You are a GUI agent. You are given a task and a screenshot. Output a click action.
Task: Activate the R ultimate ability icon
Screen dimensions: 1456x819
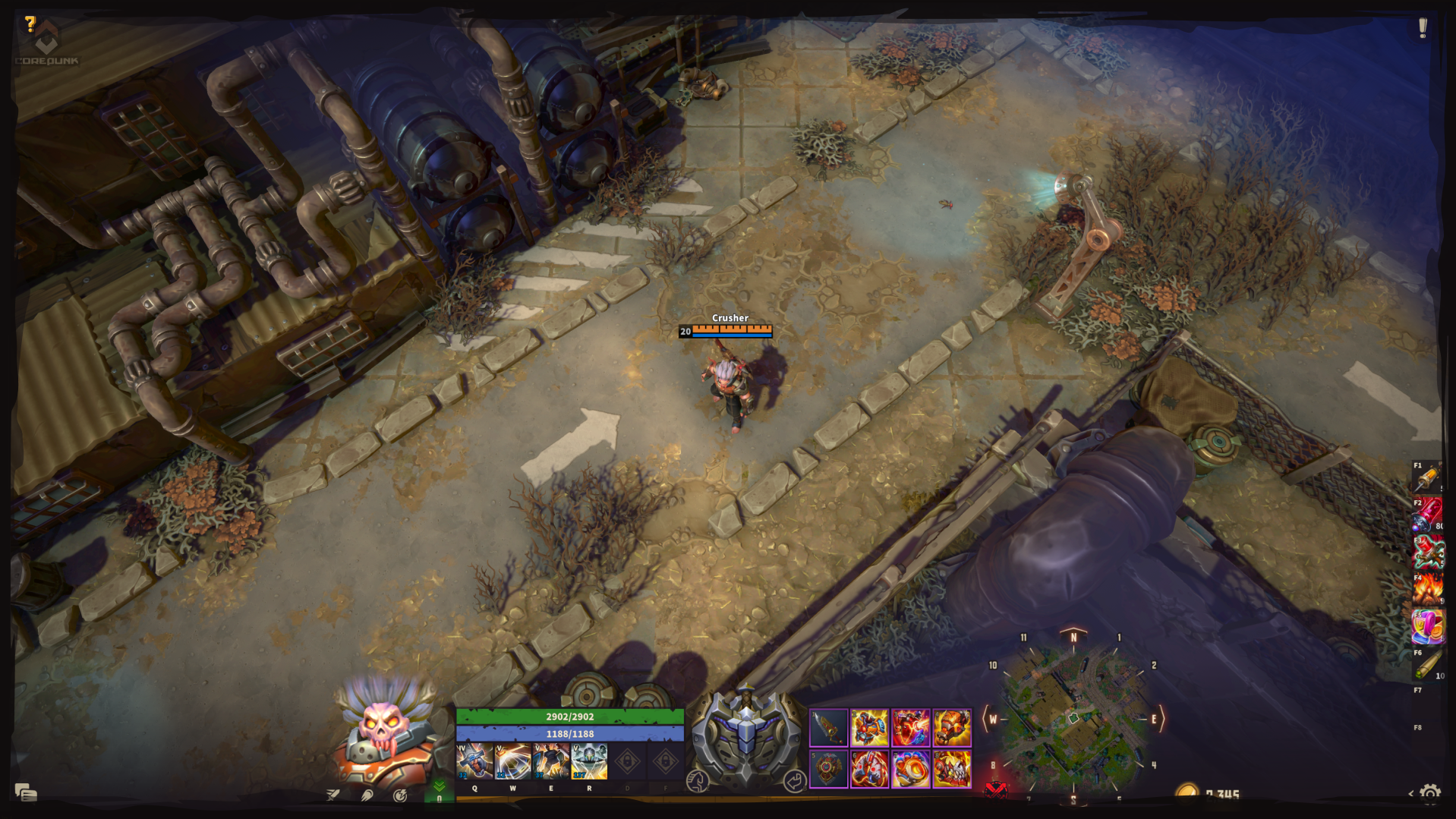point(589,761)
